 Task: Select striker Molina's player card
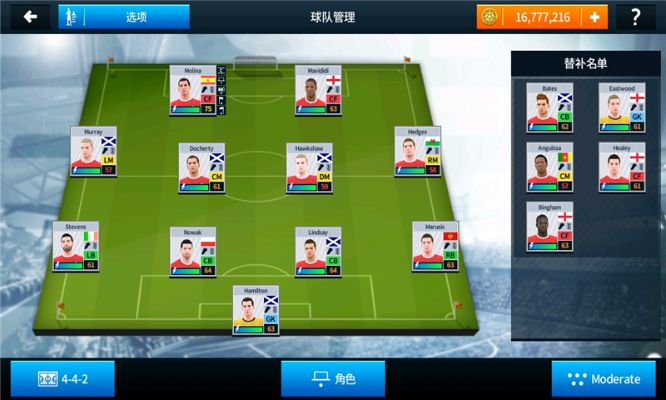point(193,91)
